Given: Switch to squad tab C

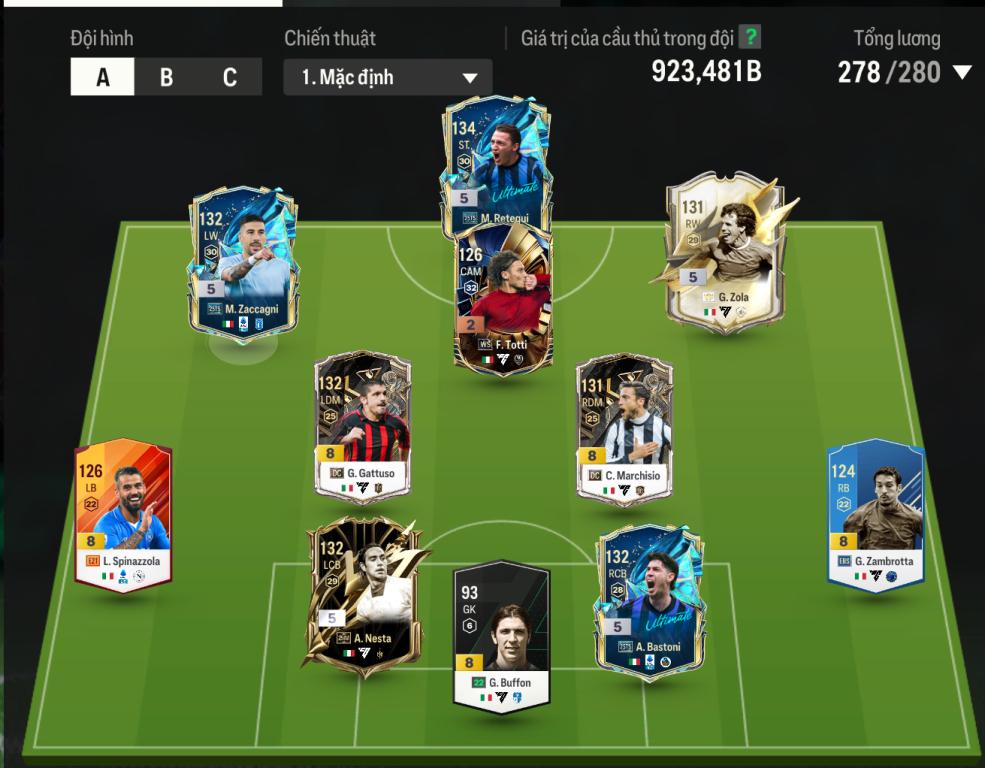Looking at the screenshot, I should pyautogui.click(x=230, y=77).
